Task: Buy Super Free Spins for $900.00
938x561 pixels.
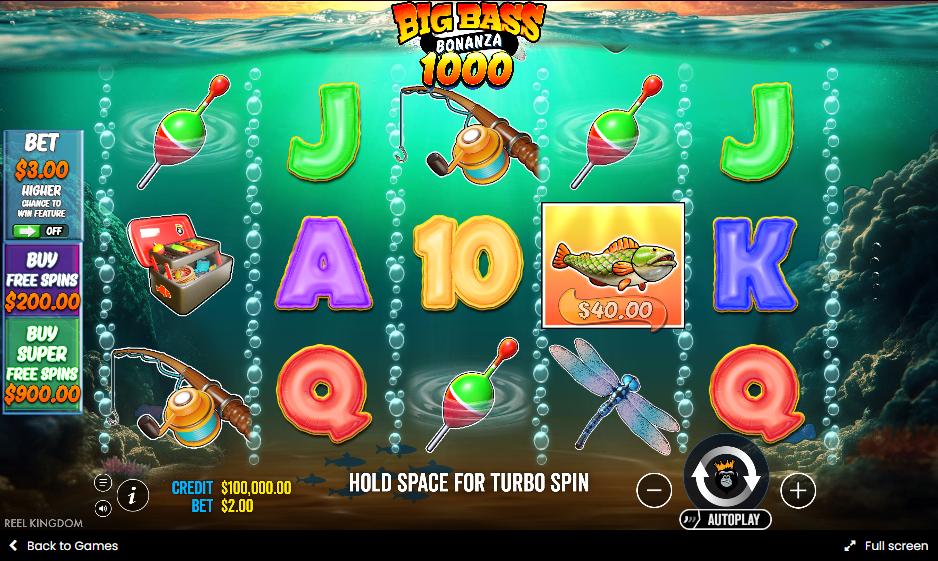Action: (x=42, y=363)
